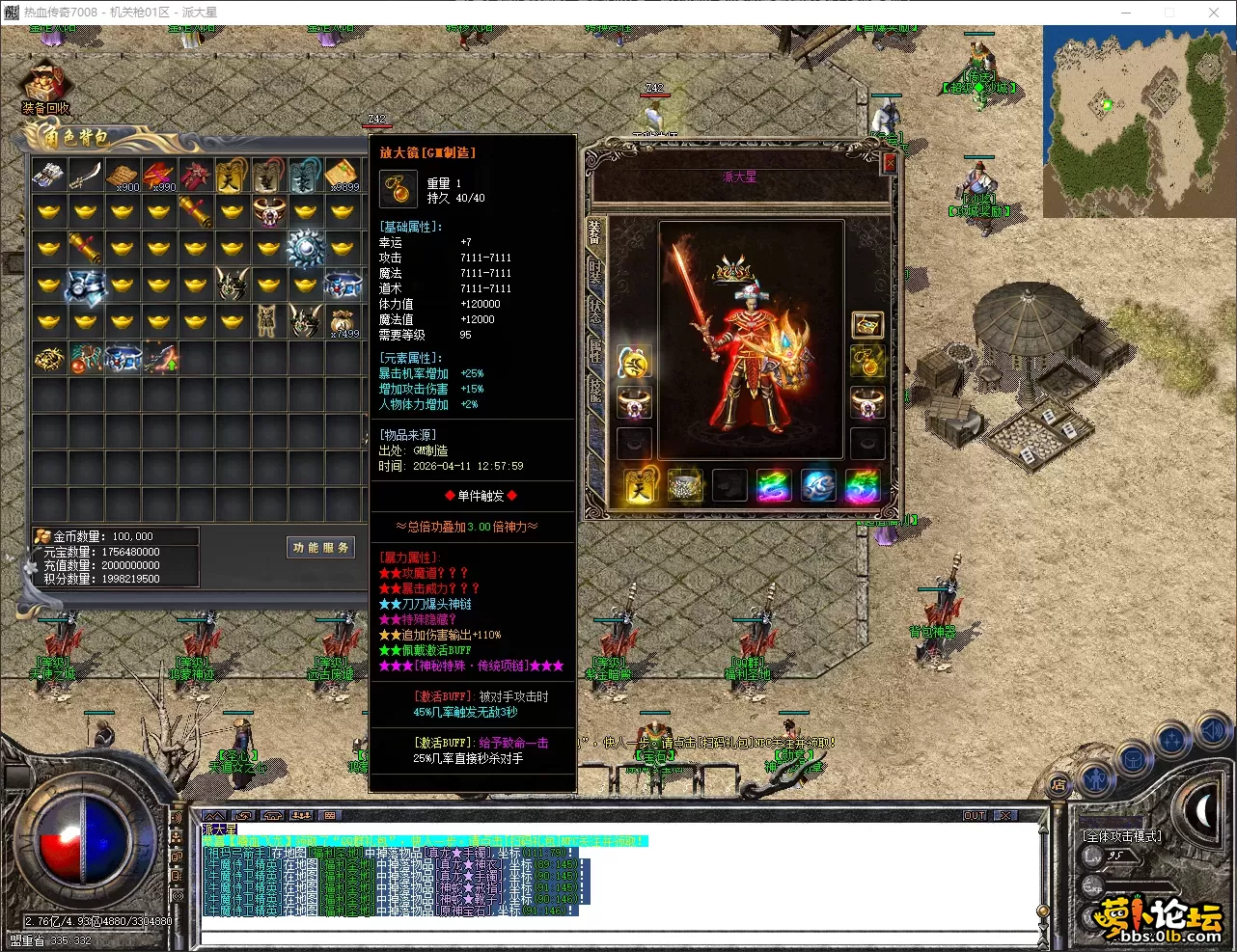
Task: Show the 属性 attributes tab
Action: tap(594, 349)
